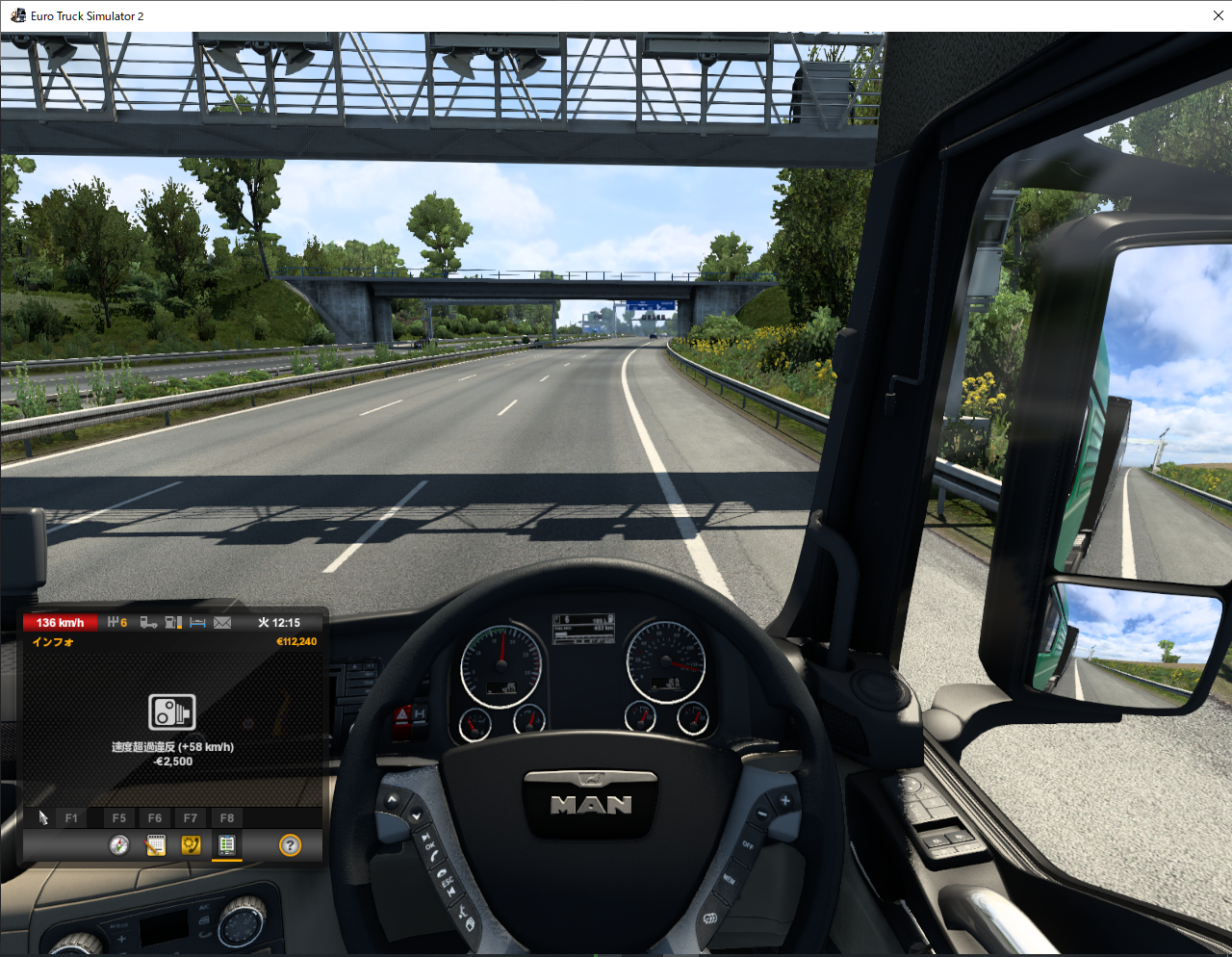Open the question mark help button
Image resolution: width=1232 pixels, height=957 pixels.
[x=290, y=845]
